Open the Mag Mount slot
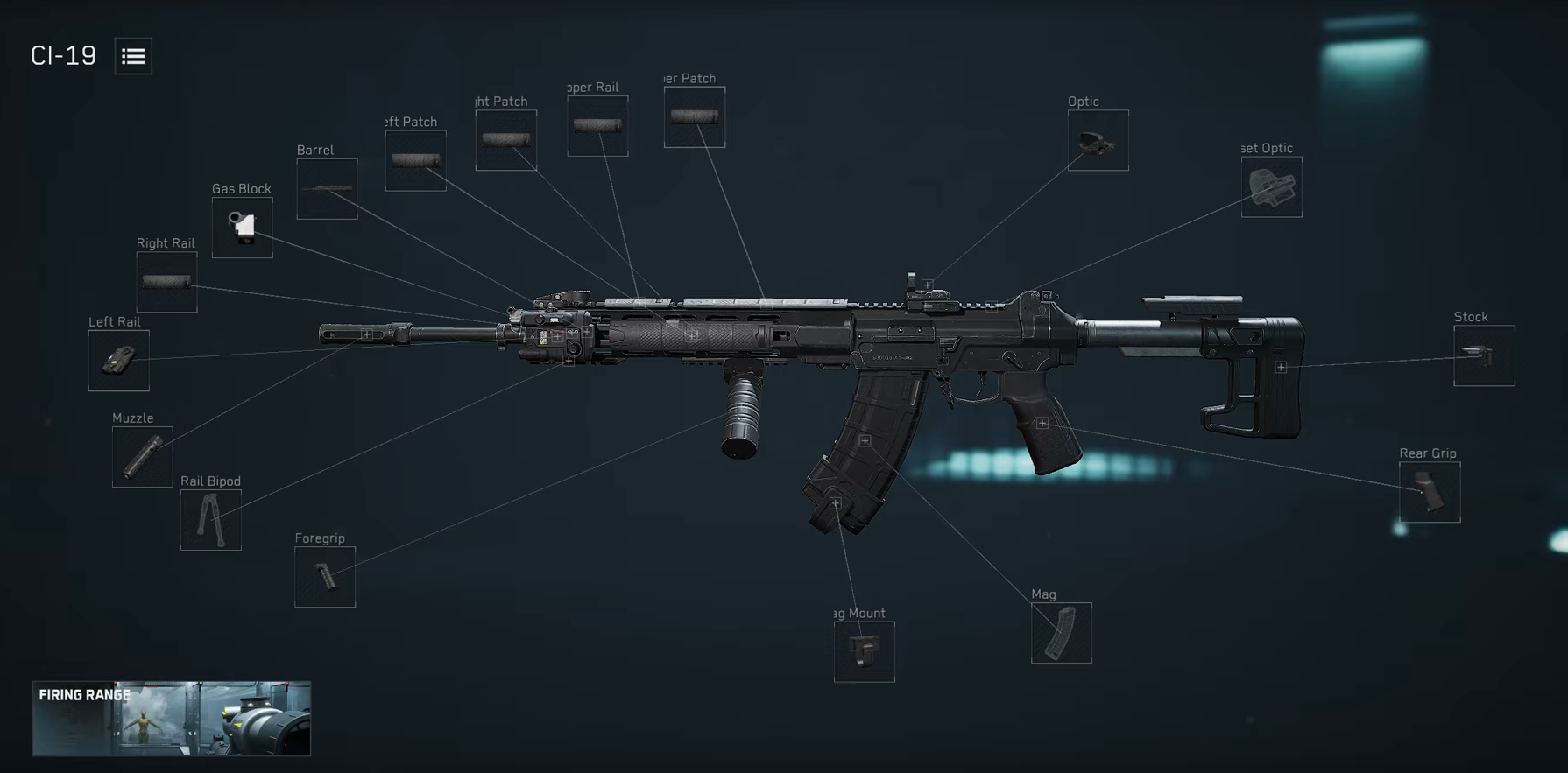 (x=863, y=651)
